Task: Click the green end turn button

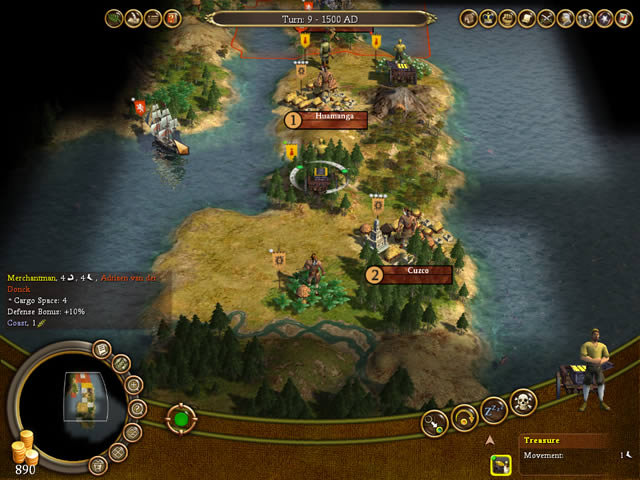Action: (181, 416)
